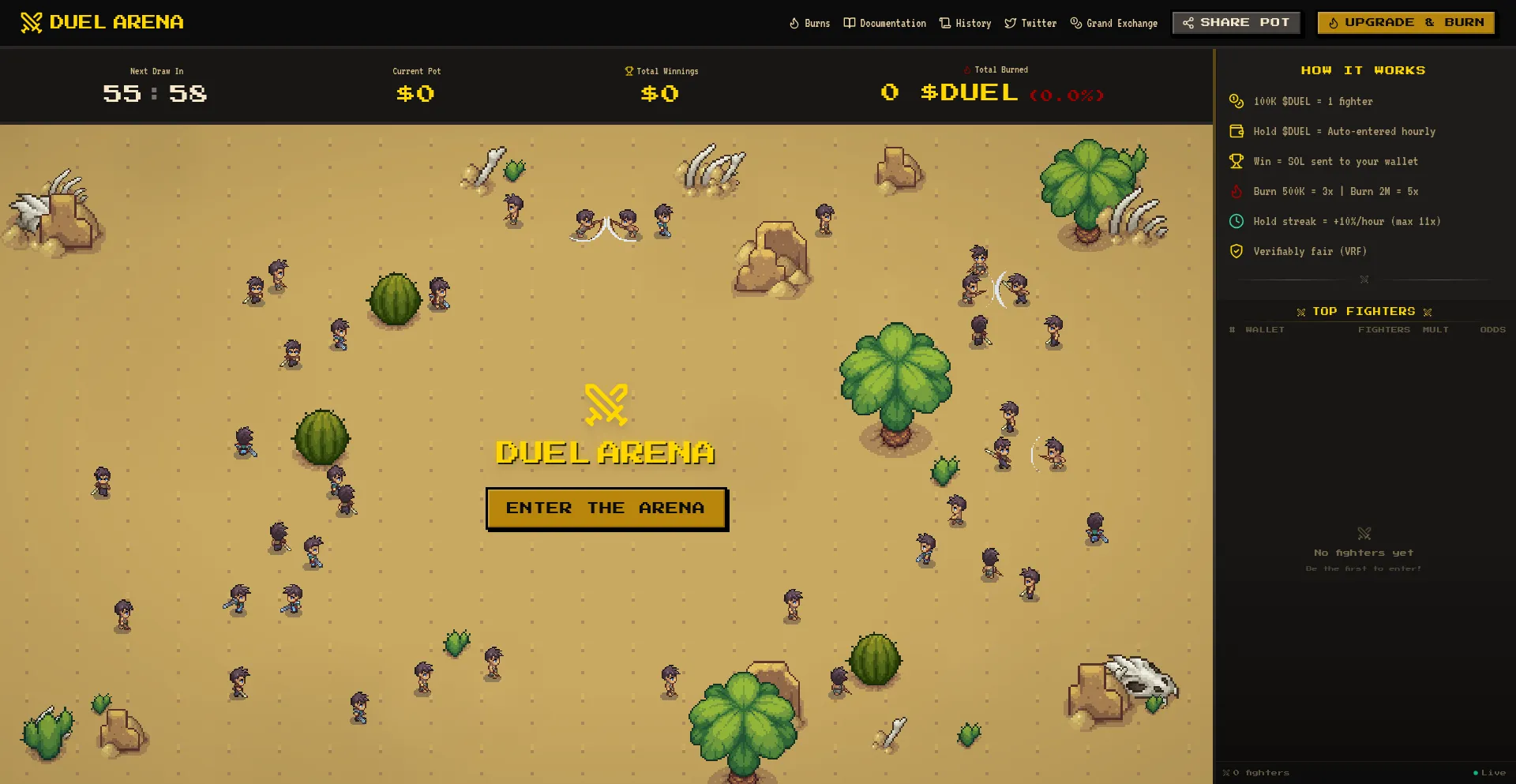
Task: Open the Grand Exchange
Action: (x=1113, y=24)
